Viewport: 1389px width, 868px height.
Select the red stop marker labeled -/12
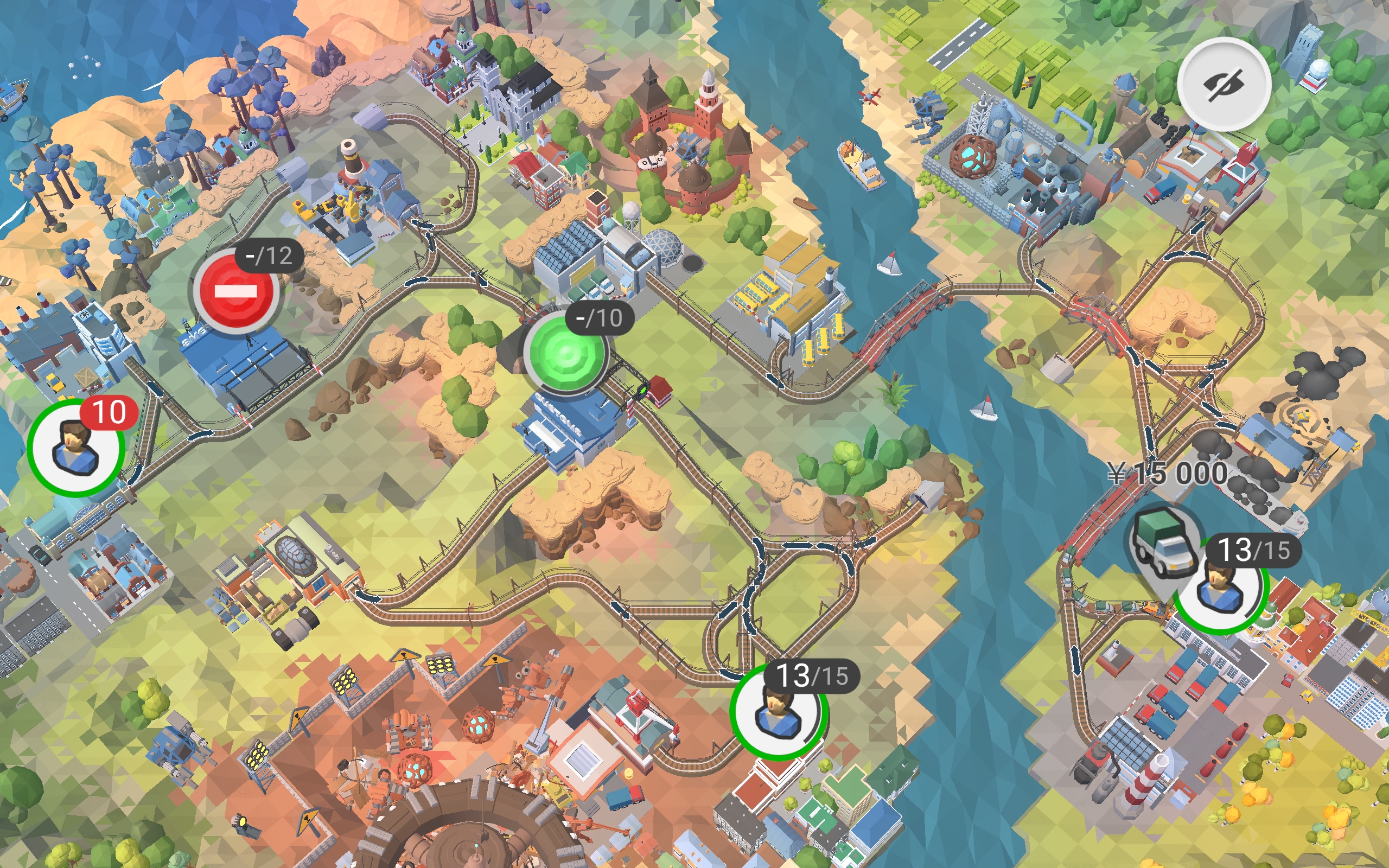click(236, 292)
